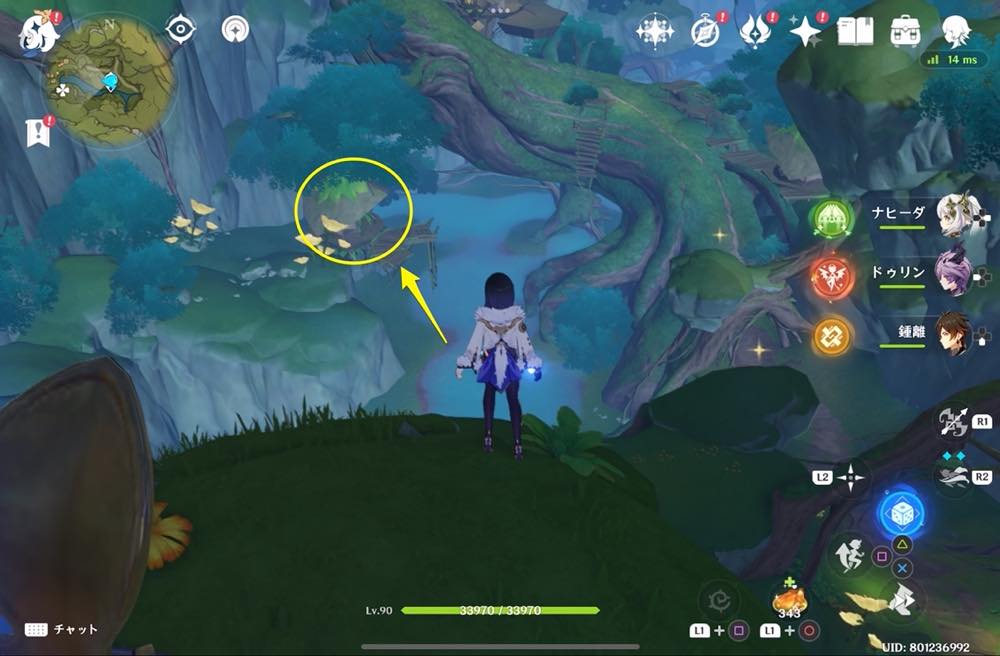The image size is (1000, 656).
Task: Open the world map from the minimap
Action: [x=108, y=81]
